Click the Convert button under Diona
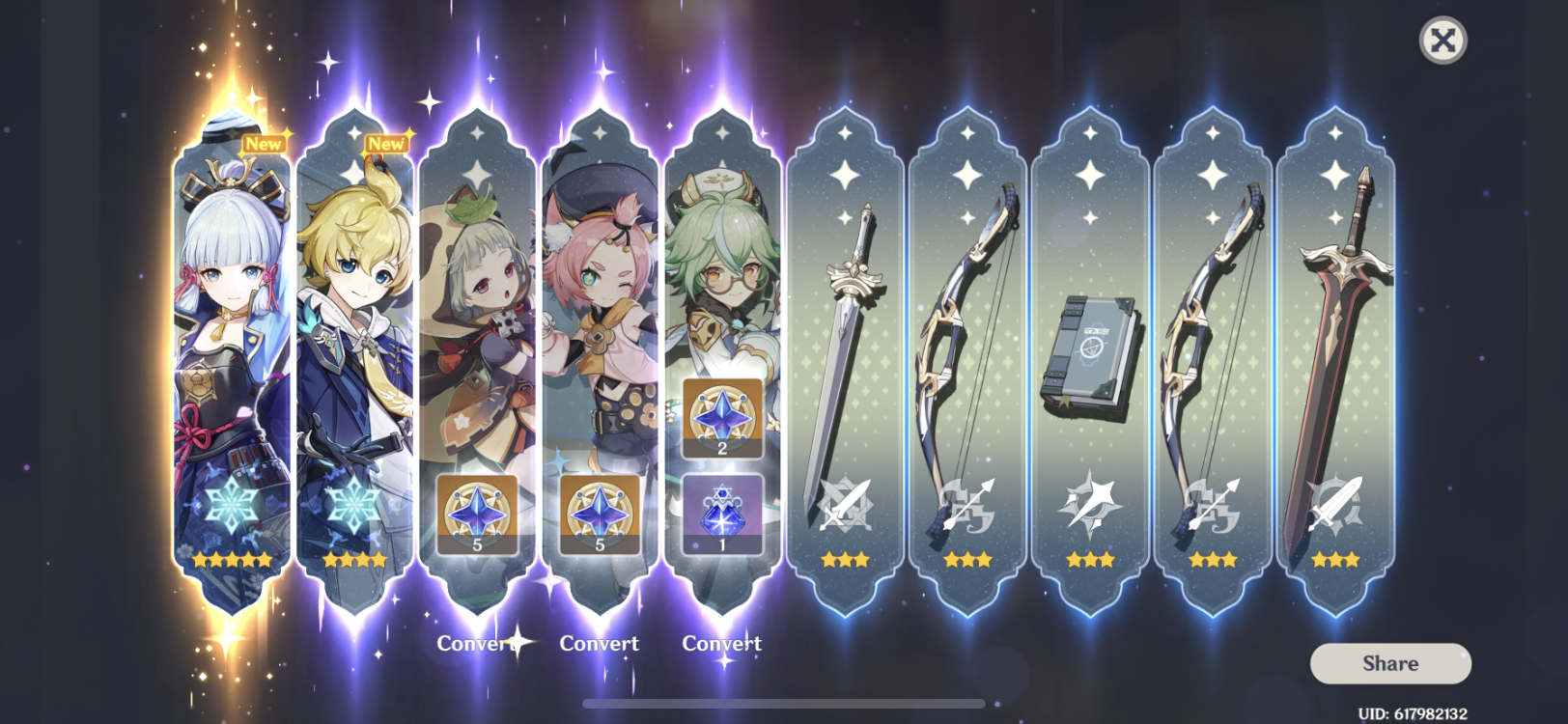 (x=600, y=643)
